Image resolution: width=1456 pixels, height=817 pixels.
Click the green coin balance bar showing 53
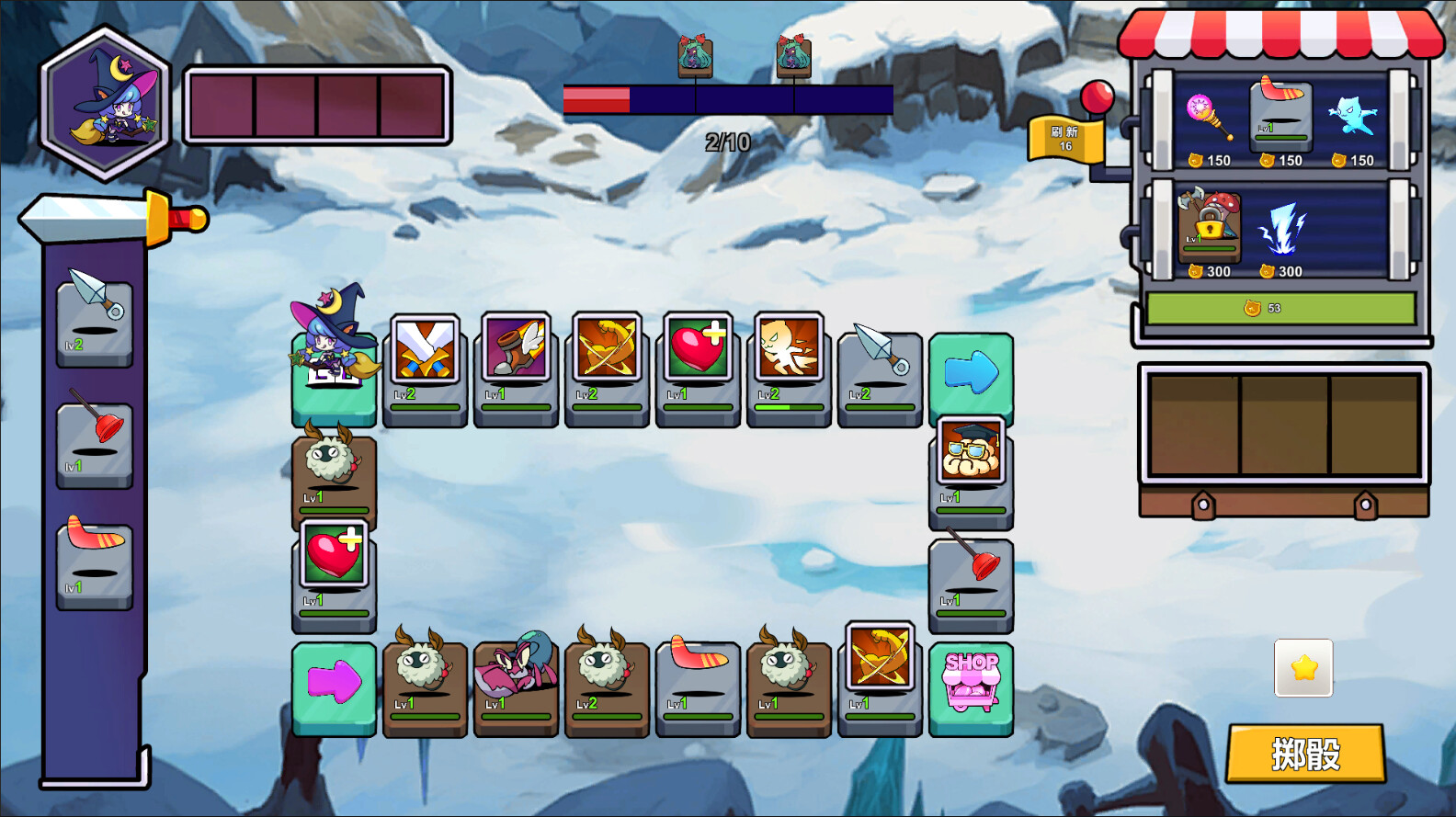[x=1280, y=308]
